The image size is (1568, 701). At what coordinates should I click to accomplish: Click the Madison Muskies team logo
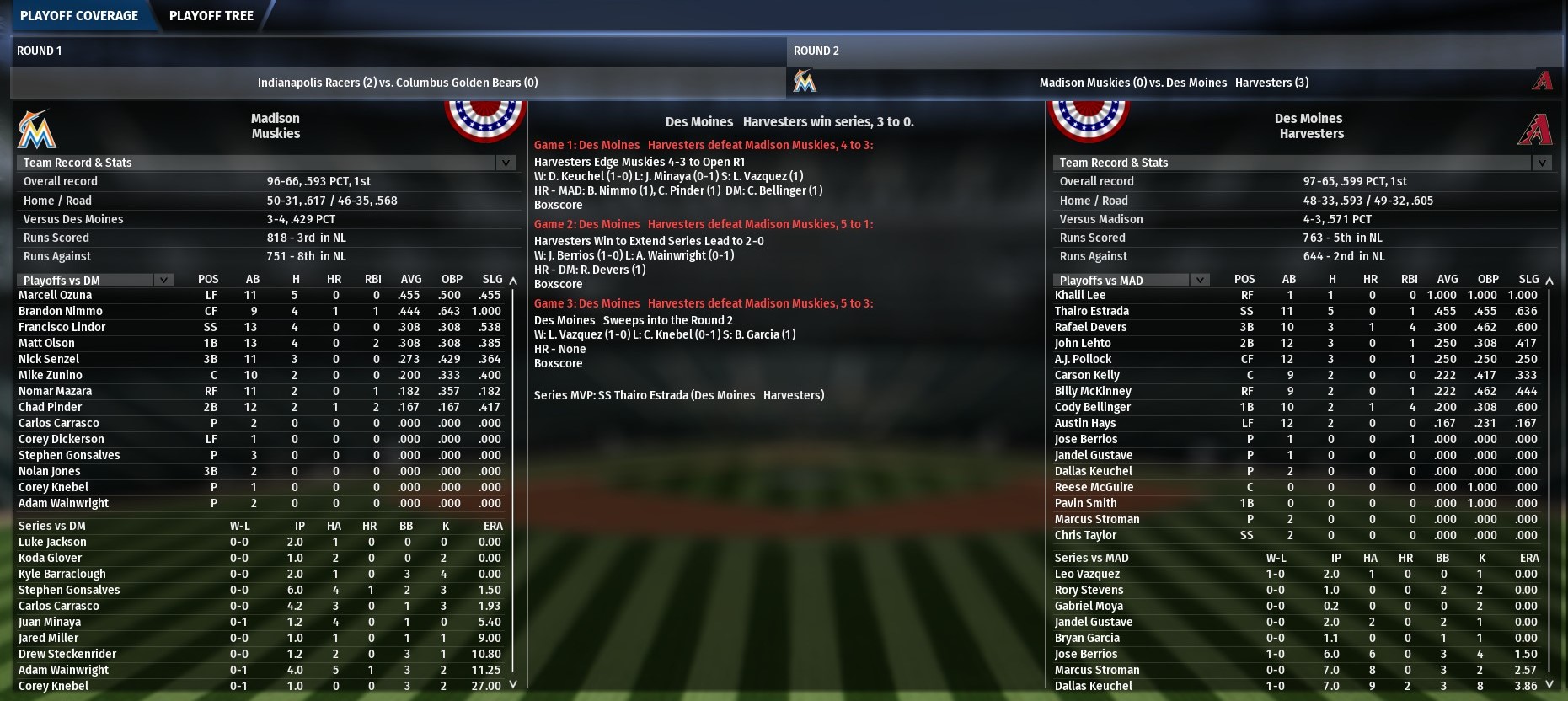(x=36, y=129)
